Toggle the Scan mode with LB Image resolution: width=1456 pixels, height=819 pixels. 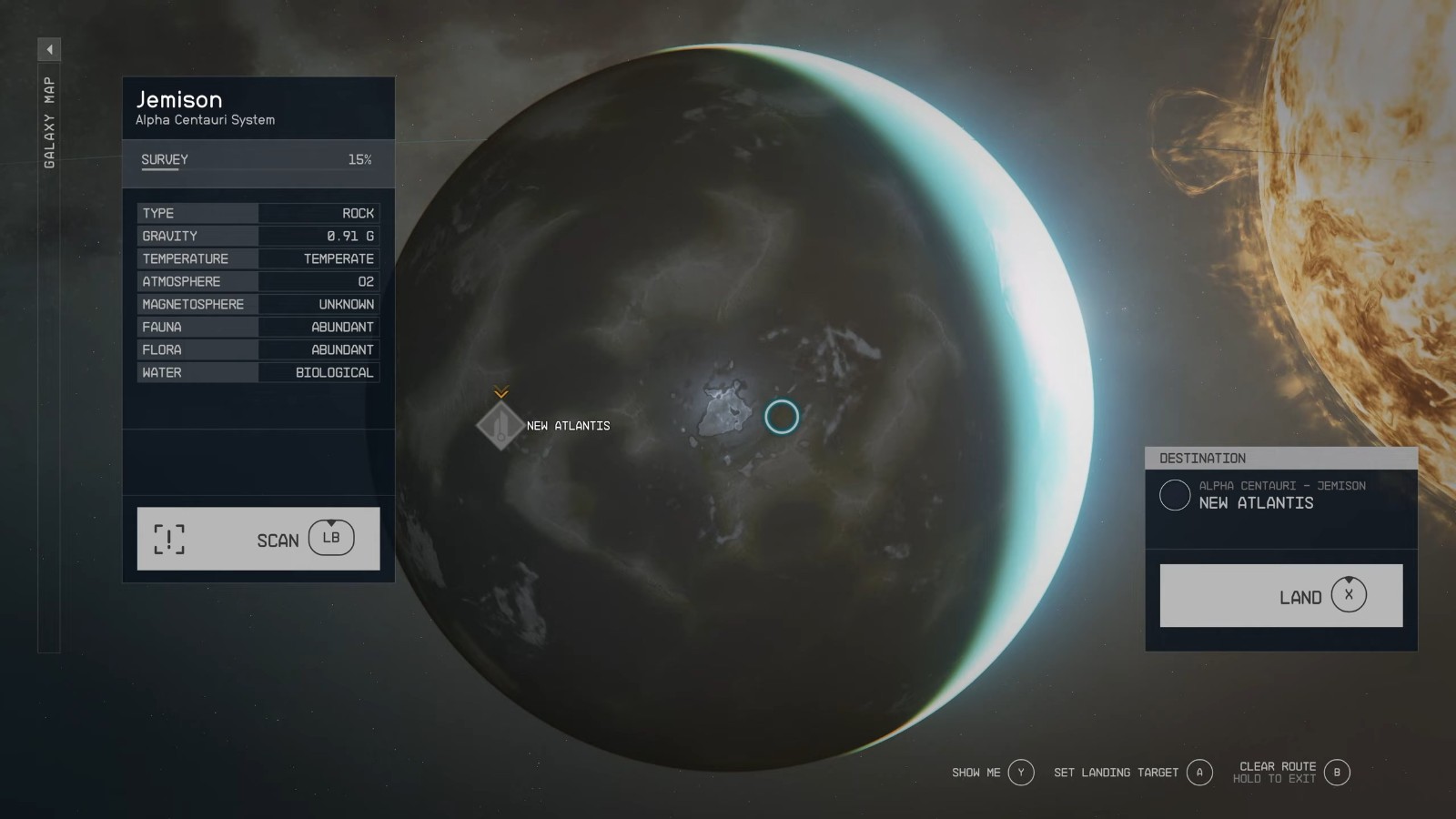click(258, 539)
